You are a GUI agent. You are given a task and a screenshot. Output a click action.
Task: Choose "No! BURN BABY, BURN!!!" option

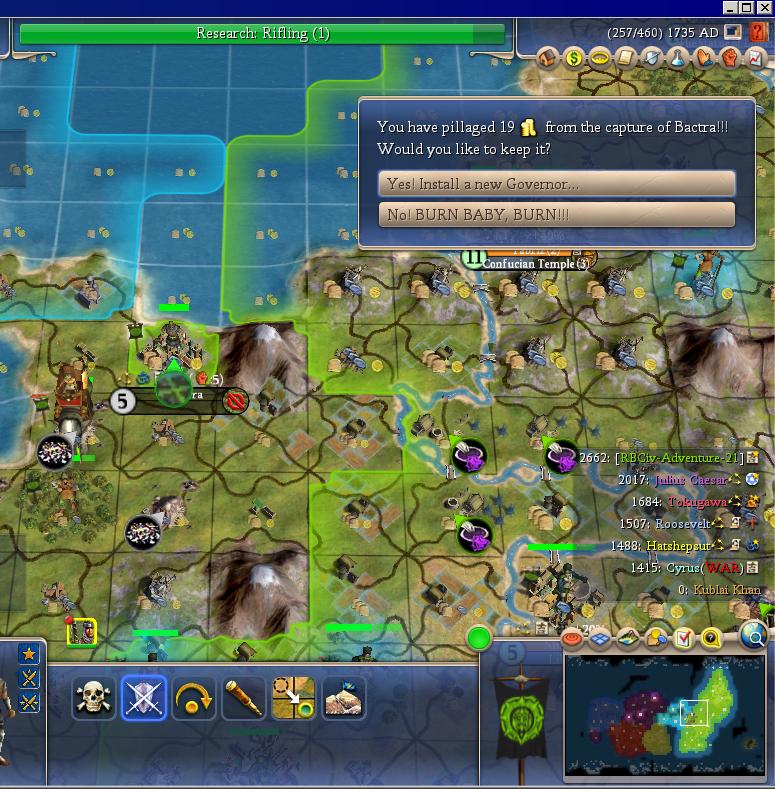[x=556, y=215]
